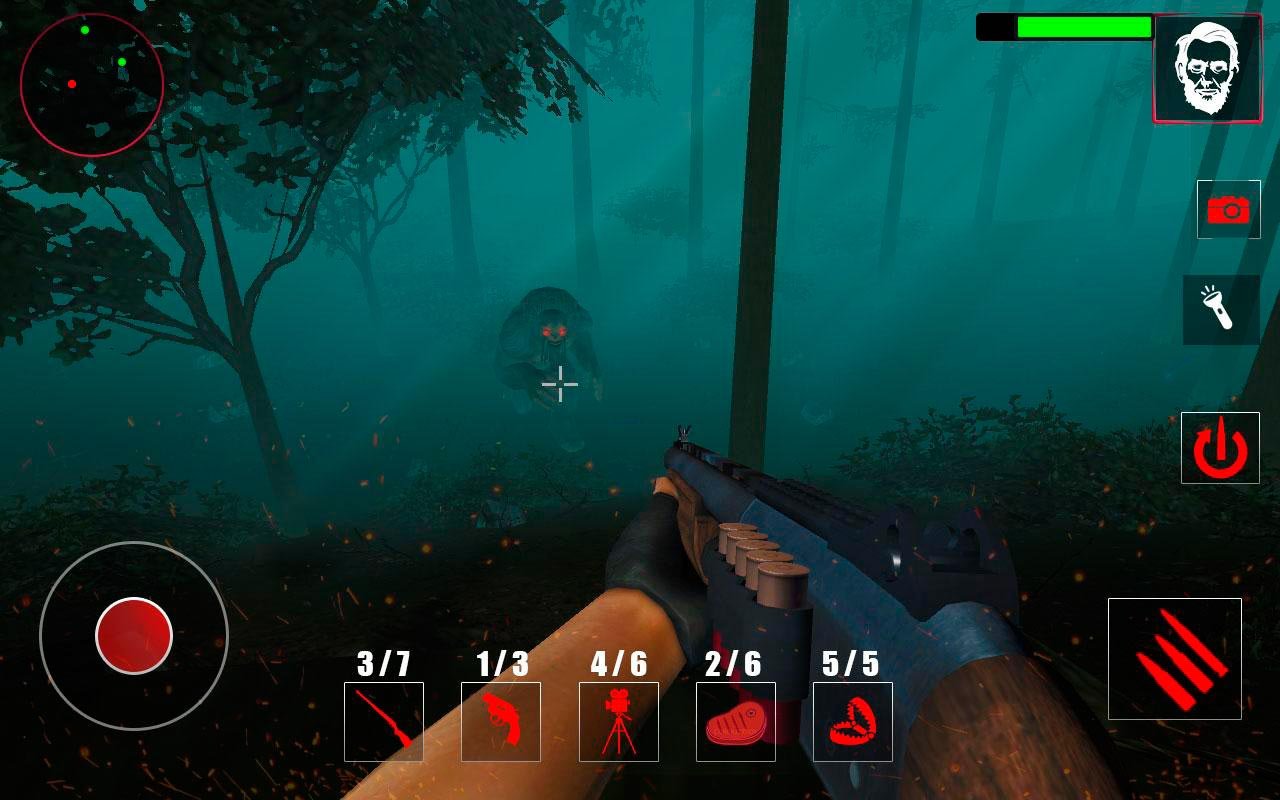The height and width of the screenshot is (800, 1280).
Task: Tap the red bullets fire button
Action: point(1175,659)
